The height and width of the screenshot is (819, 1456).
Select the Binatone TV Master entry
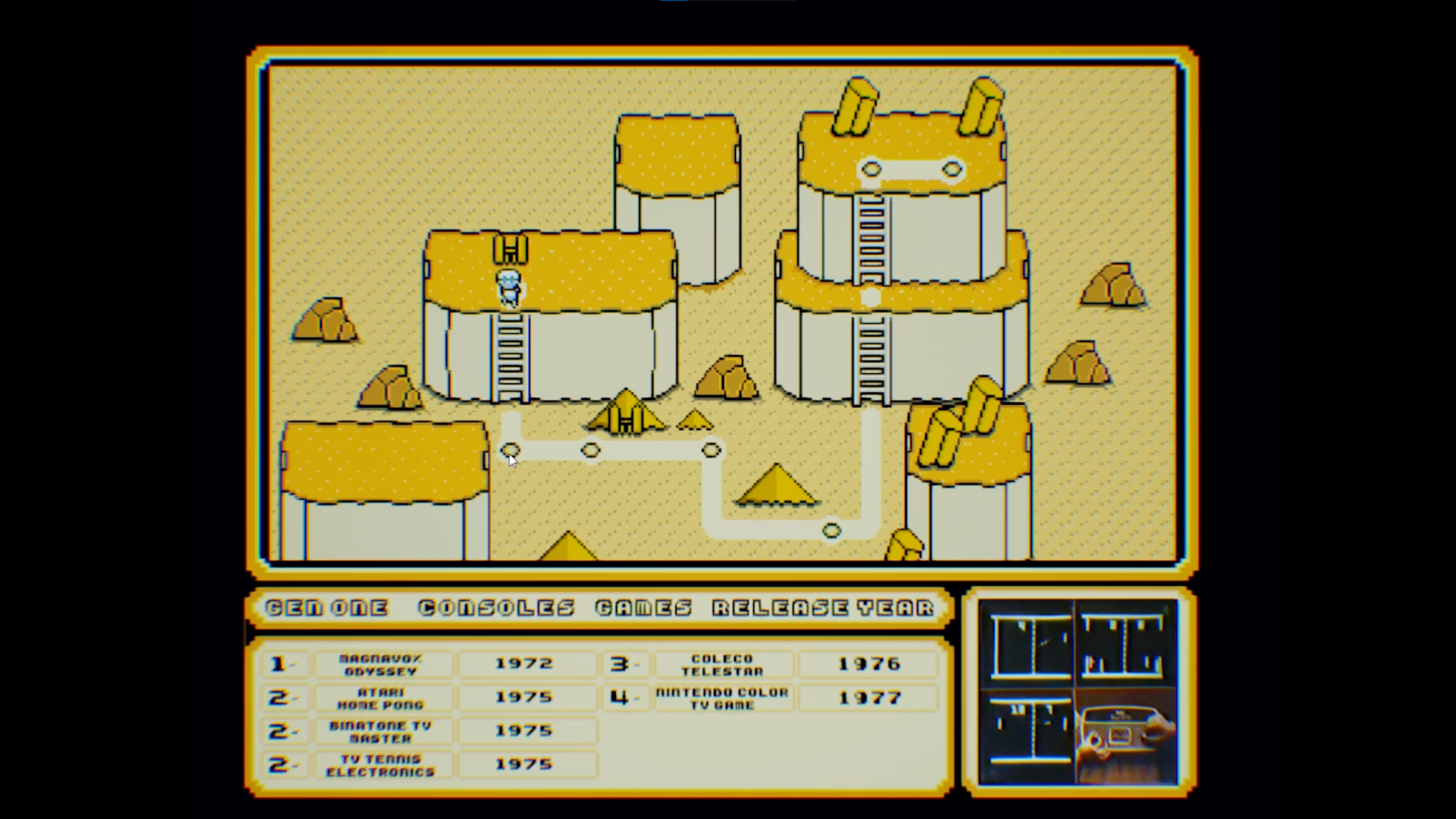[381, 731]
